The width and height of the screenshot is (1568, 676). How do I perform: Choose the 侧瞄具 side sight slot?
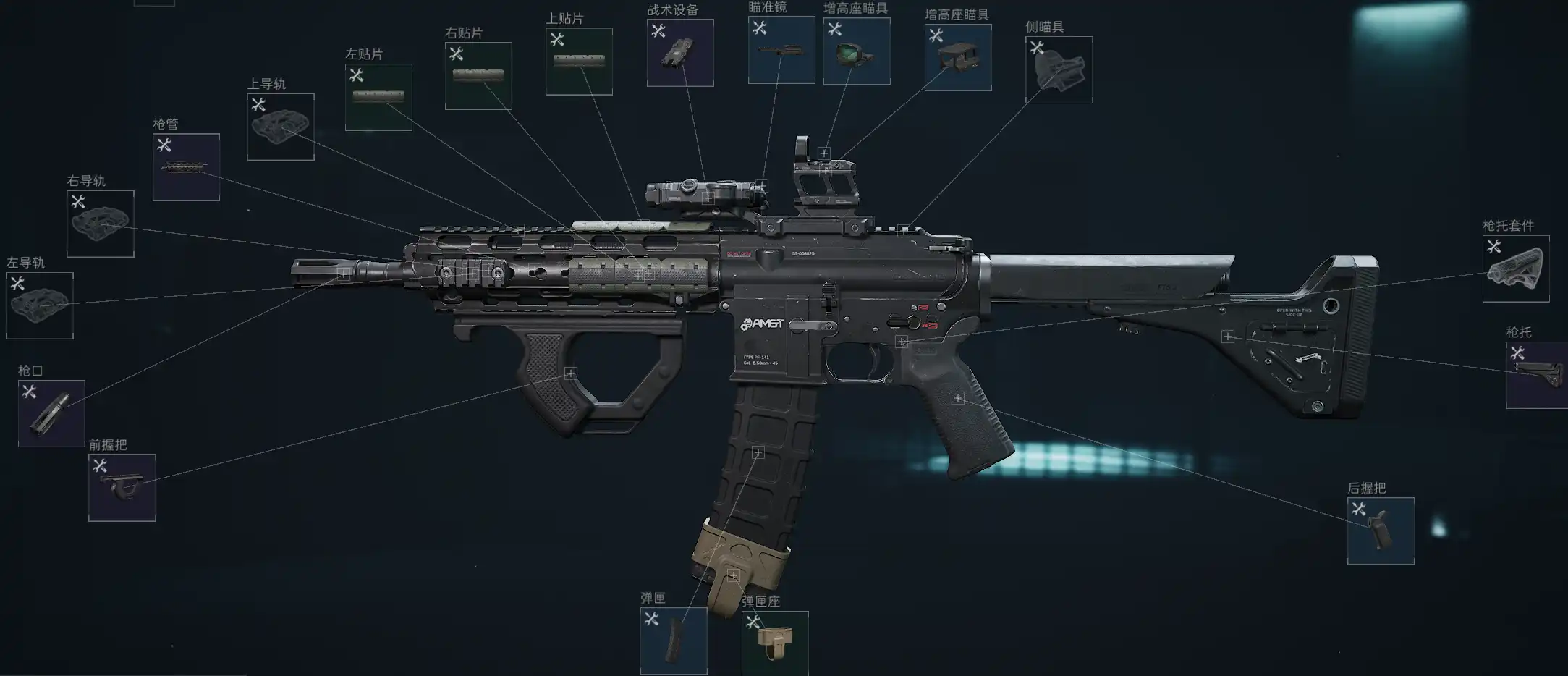(1059, 70)
